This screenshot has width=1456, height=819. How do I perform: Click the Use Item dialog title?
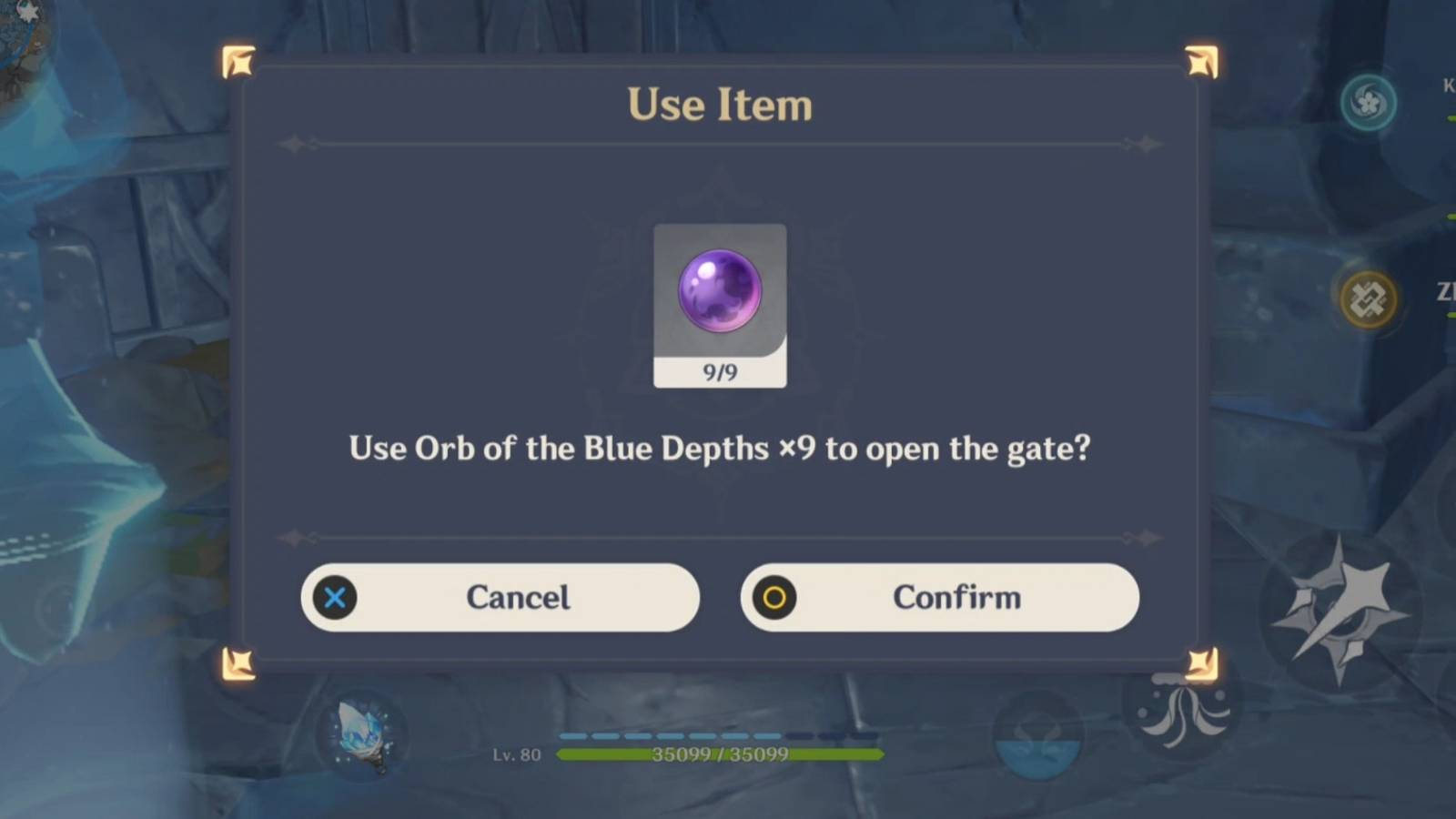pyautogui.click(x=719, y=103)
